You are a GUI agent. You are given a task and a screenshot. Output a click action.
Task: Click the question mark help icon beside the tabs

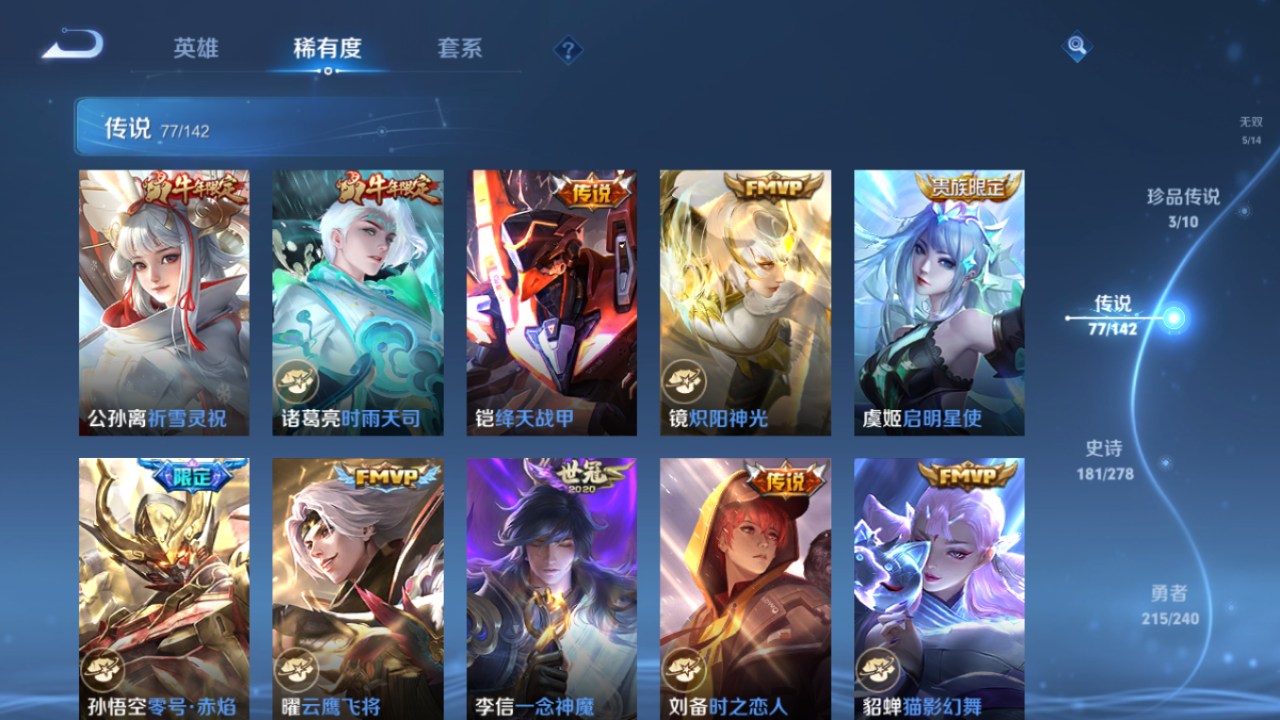[x=567, y=48]
